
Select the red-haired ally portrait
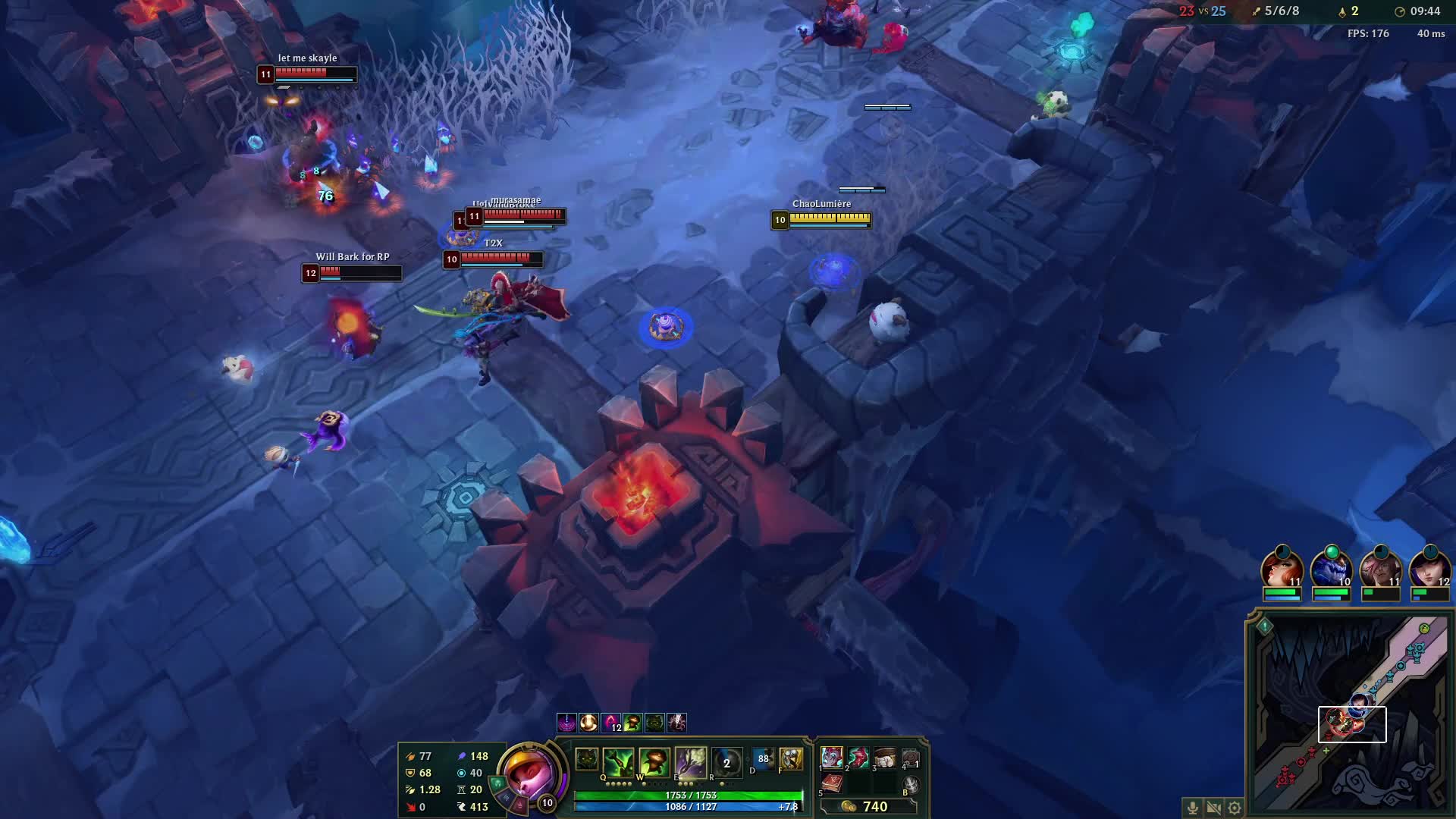[x=1282, y=570]
